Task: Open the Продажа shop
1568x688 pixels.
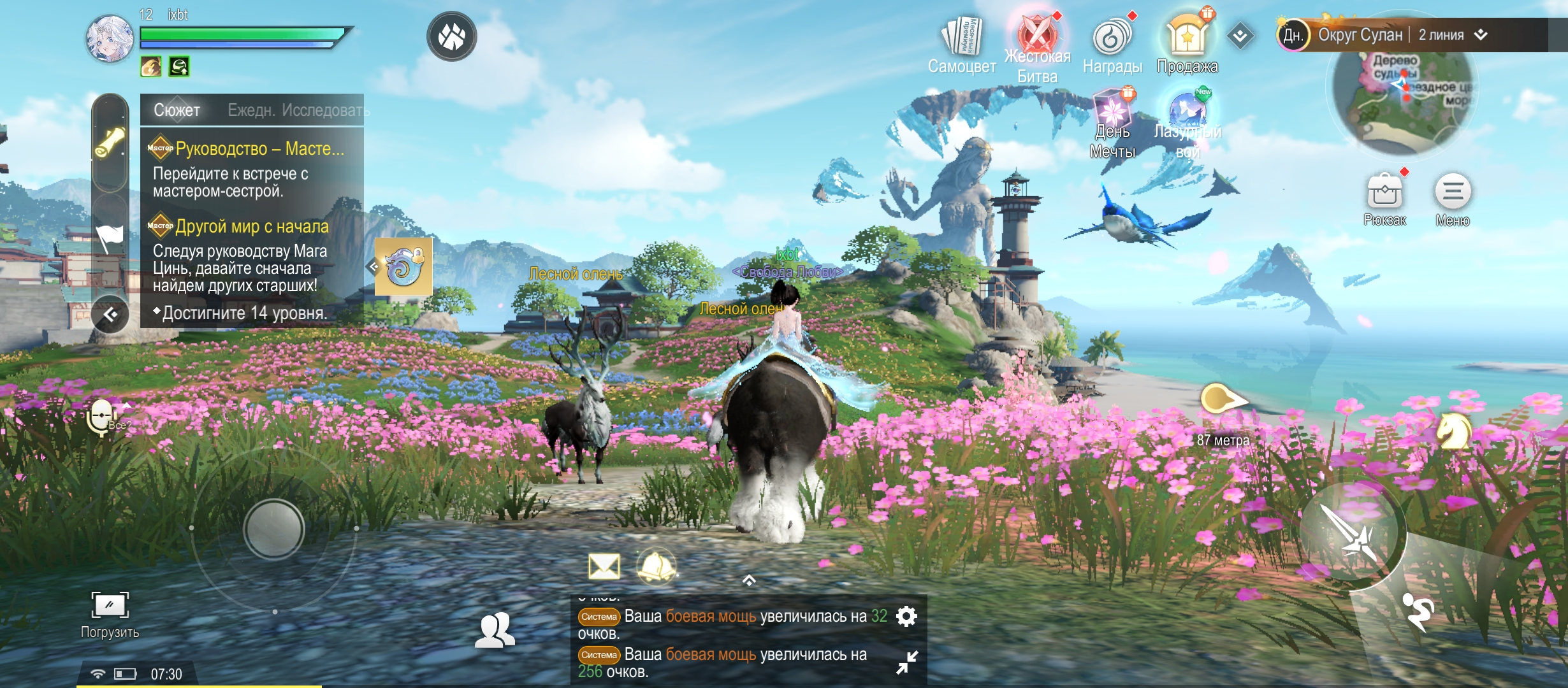Action: coord(1187,37)
